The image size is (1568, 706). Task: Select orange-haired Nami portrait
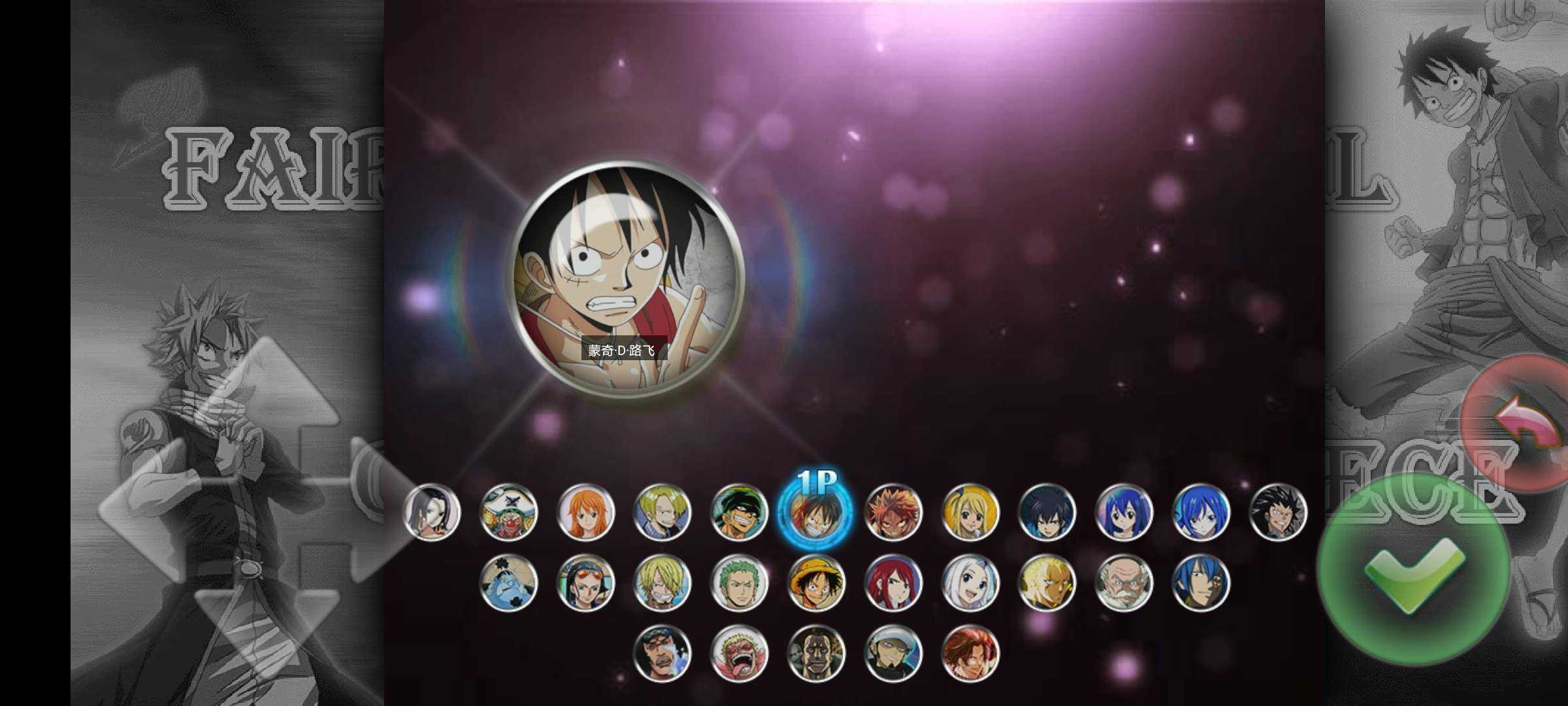click(x=585, y=513)
